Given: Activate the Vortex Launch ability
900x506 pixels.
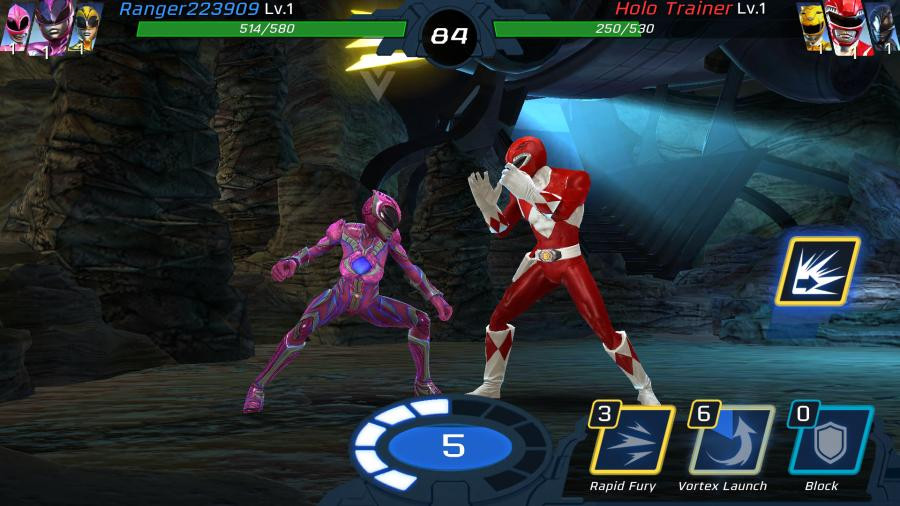Looking at the screenshot, I should (730, 439).
